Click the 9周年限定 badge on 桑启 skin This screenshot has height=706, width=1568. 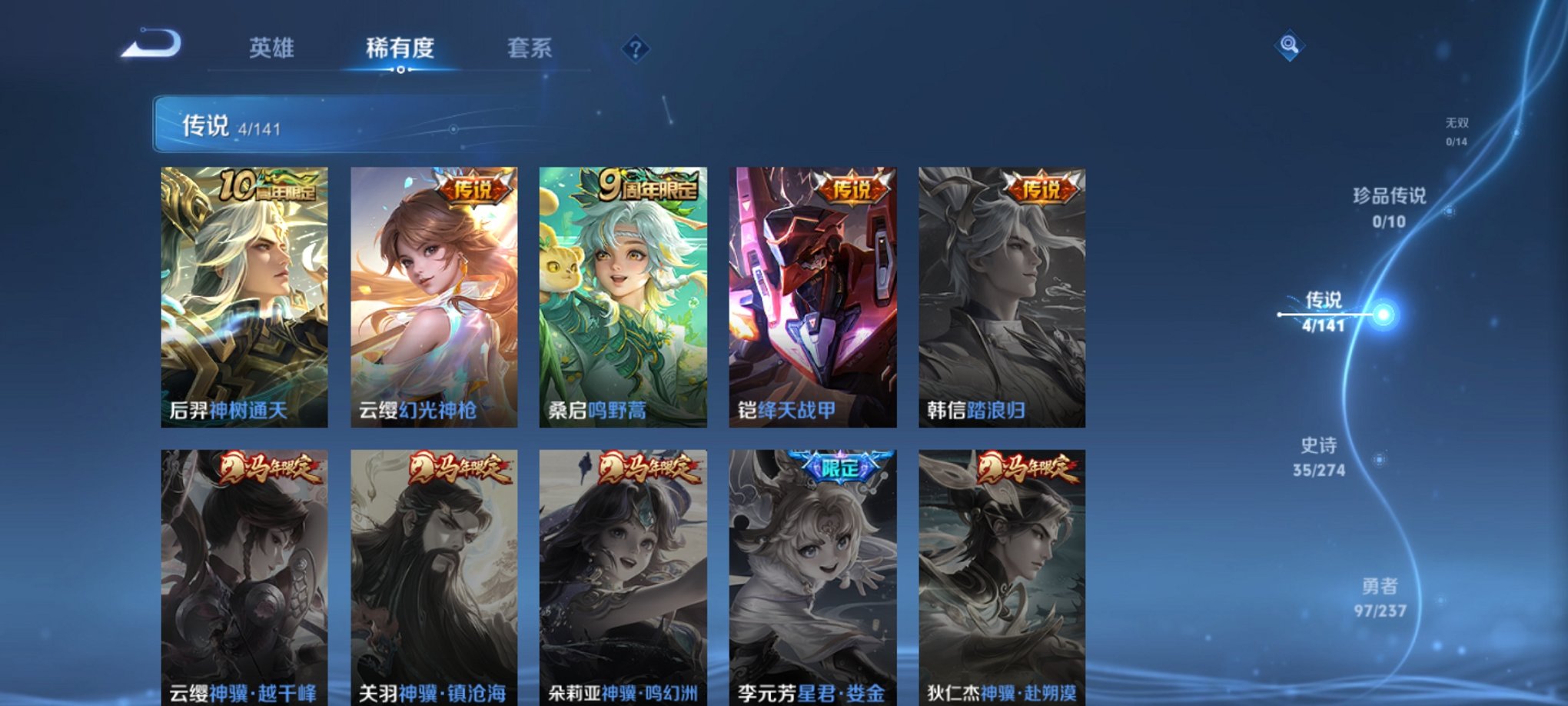click(x=648, y=185)
